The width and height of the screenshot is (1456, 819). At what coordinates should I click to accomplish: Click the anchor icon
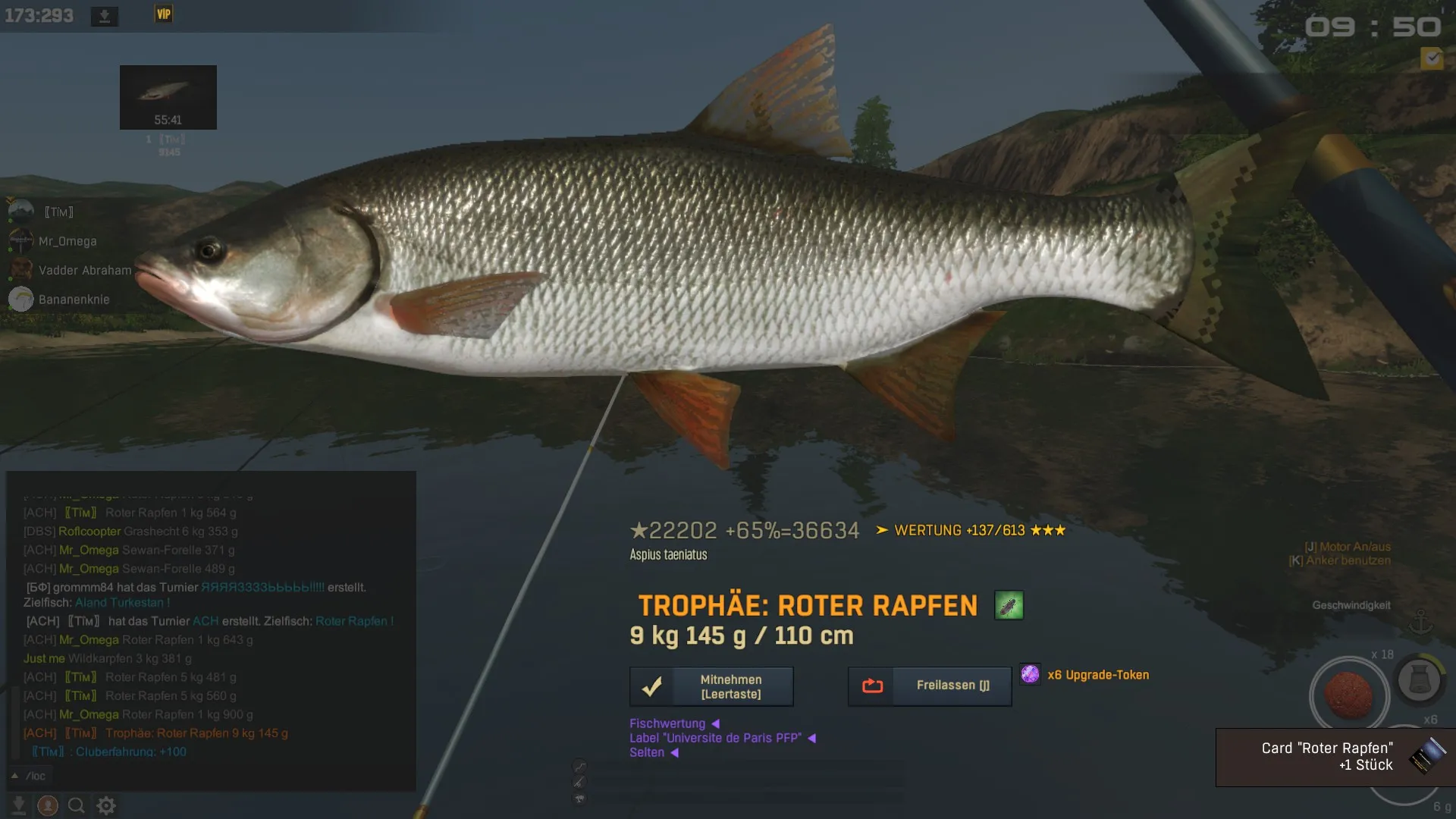1420,622
